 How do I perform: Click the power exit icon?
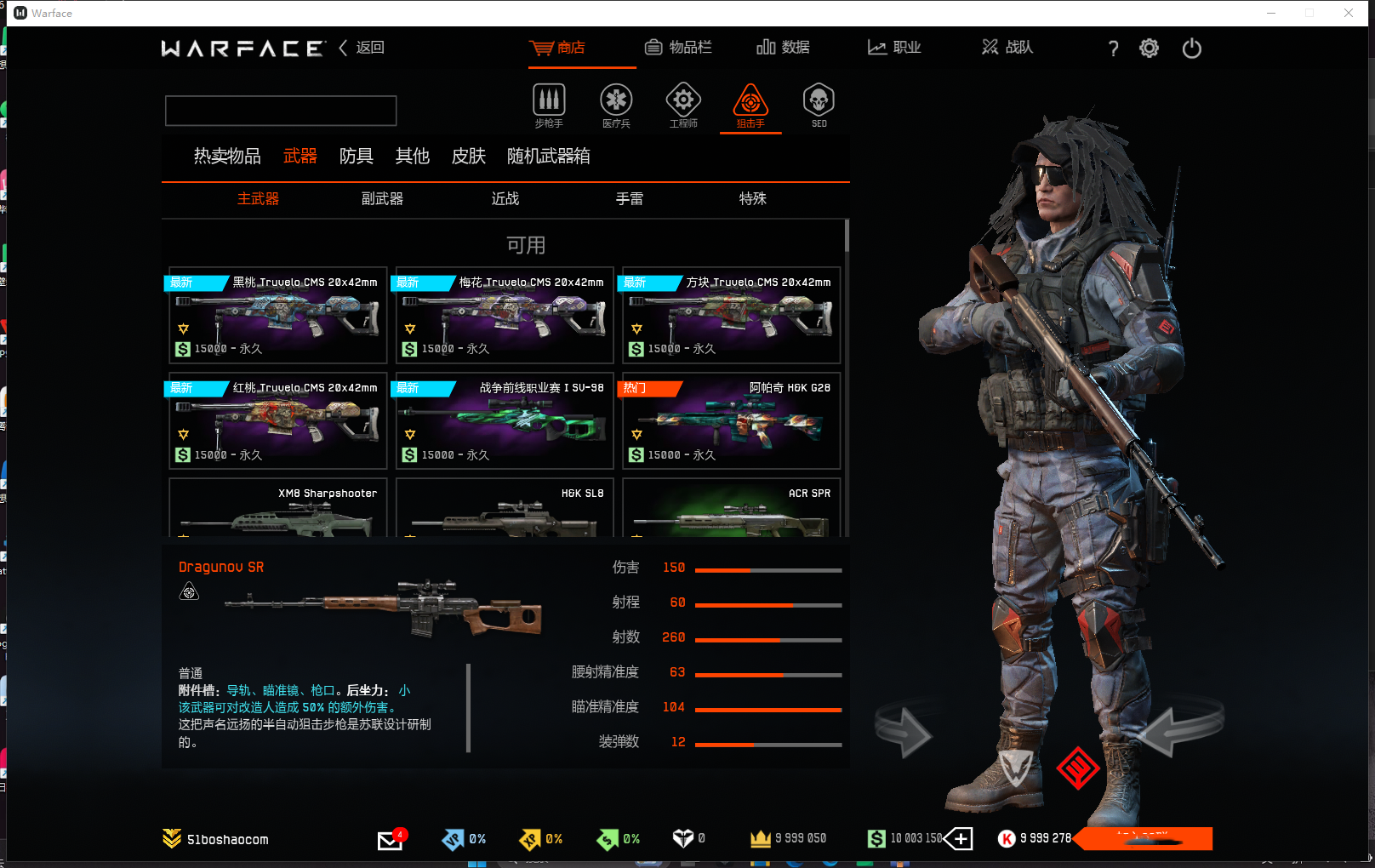[1191, 49]
